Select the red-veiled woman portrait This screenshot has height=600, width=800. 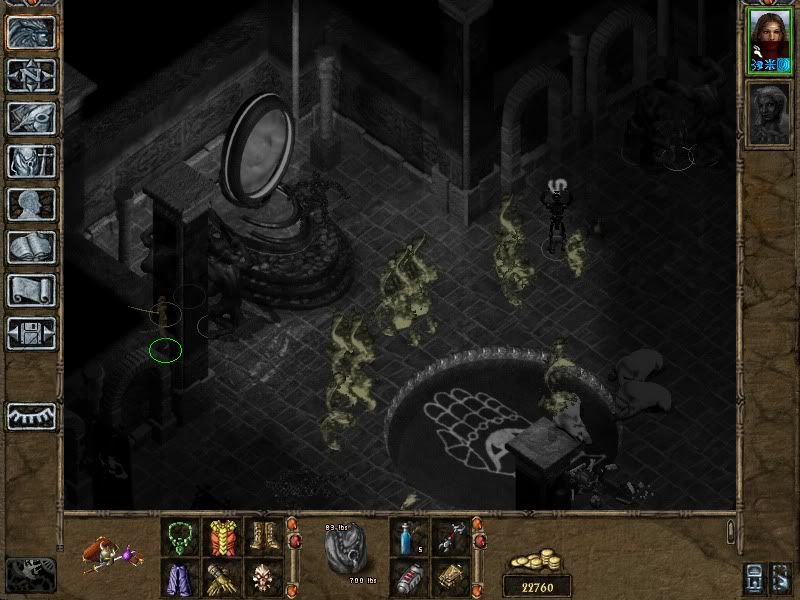point(769,40)
